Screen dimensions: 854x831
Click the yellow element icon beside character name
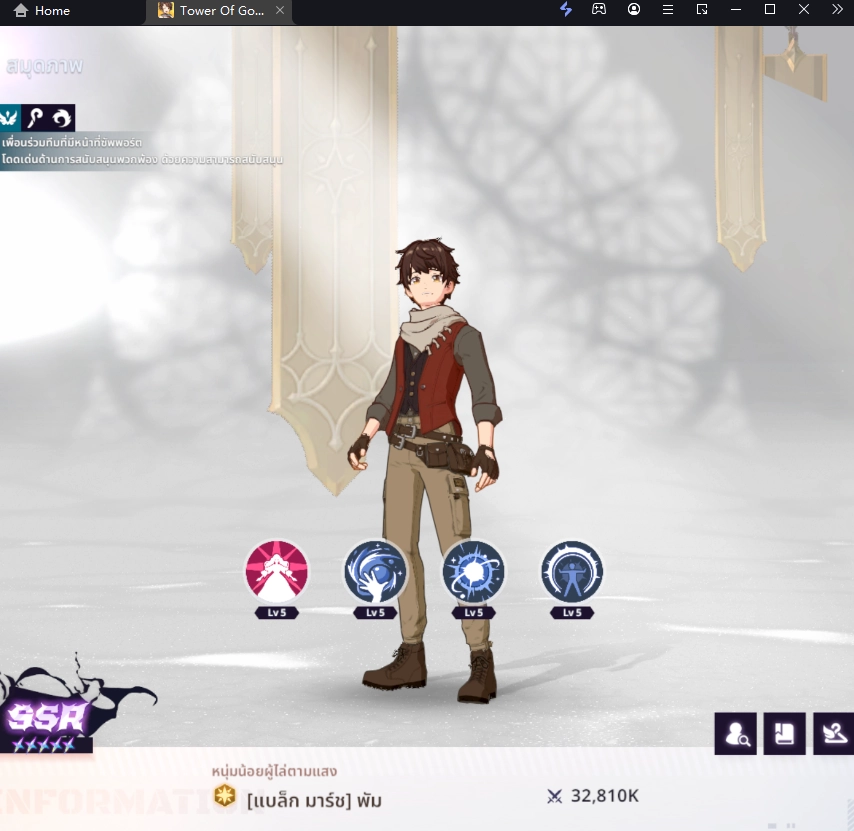coord(225,796)
